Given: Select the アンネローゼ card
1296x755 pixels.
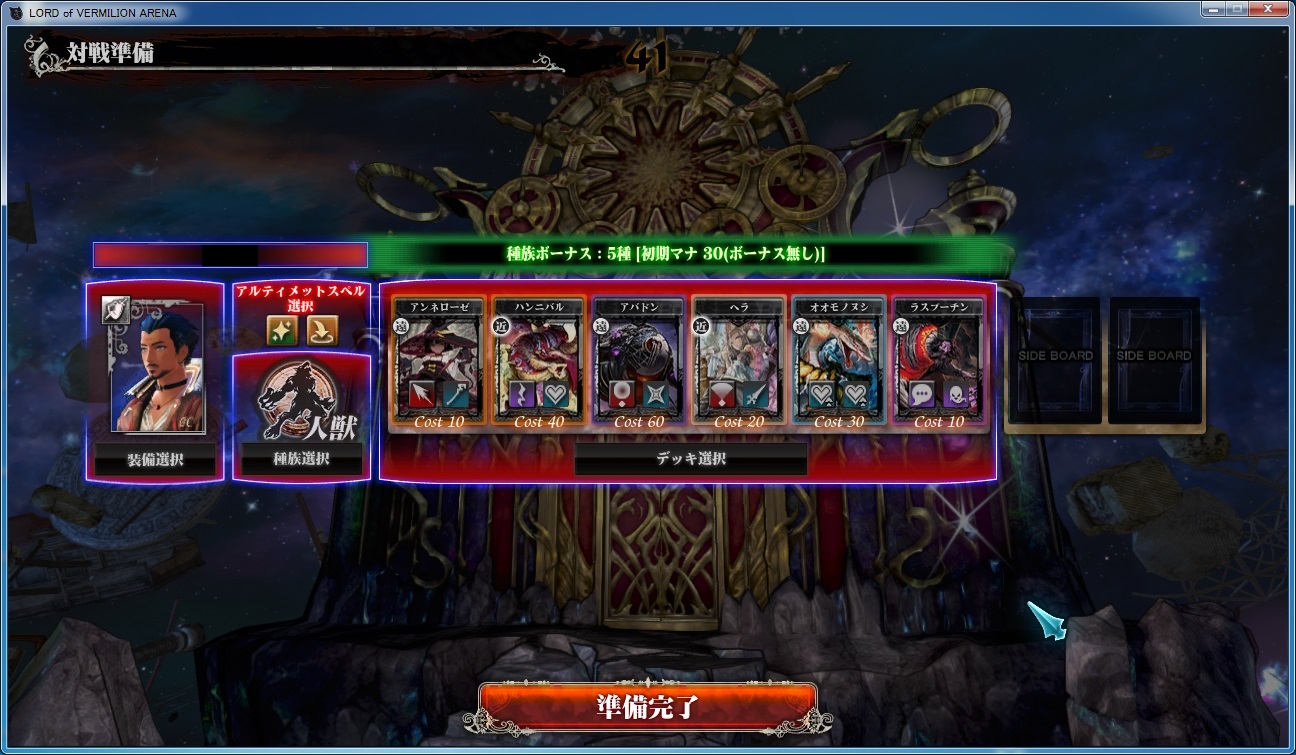Looking at the screenshot, I should click(439, 362).
